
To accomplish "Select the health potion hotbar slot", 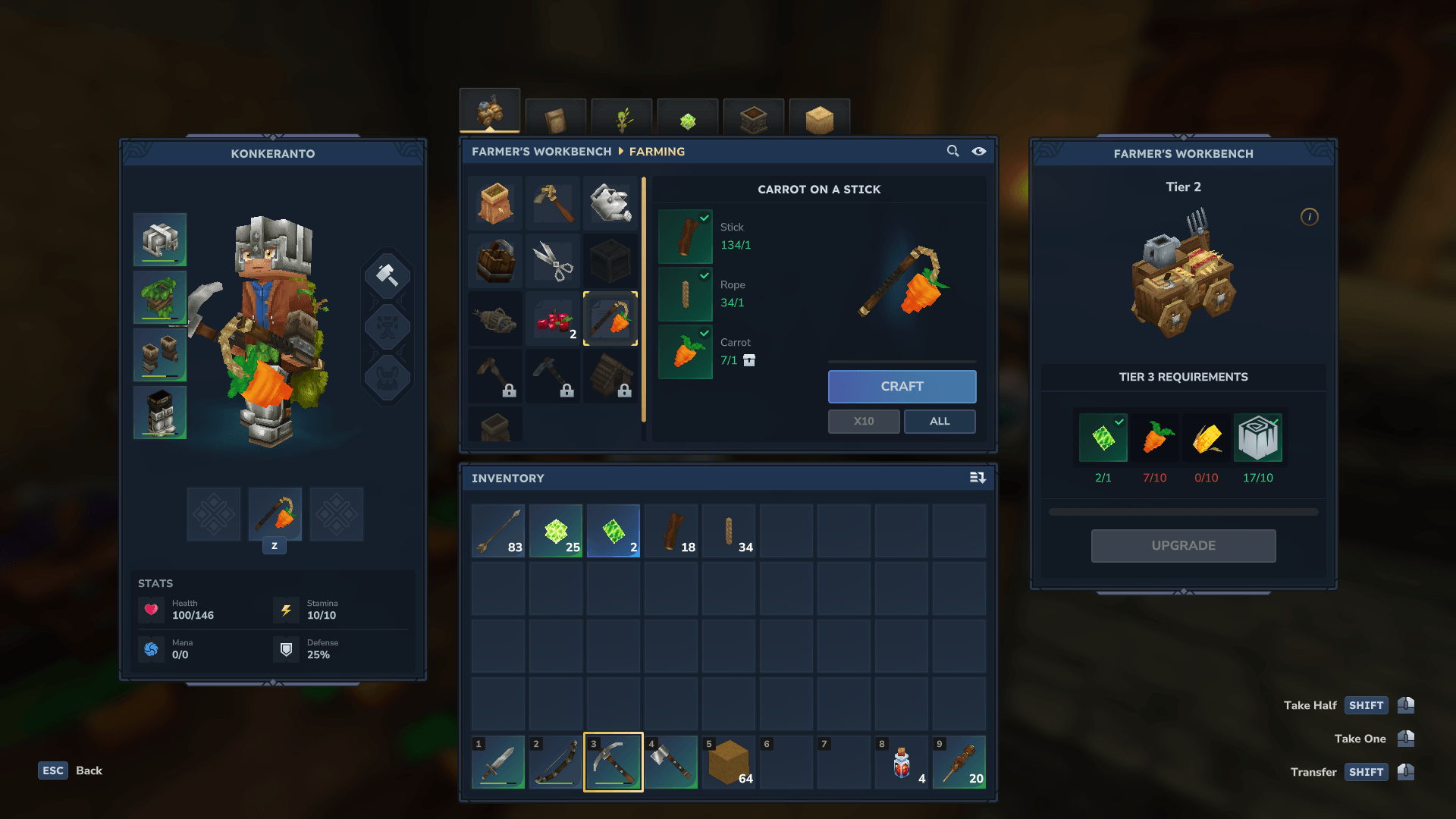I will pyautogui.click(x=902, y=762).
